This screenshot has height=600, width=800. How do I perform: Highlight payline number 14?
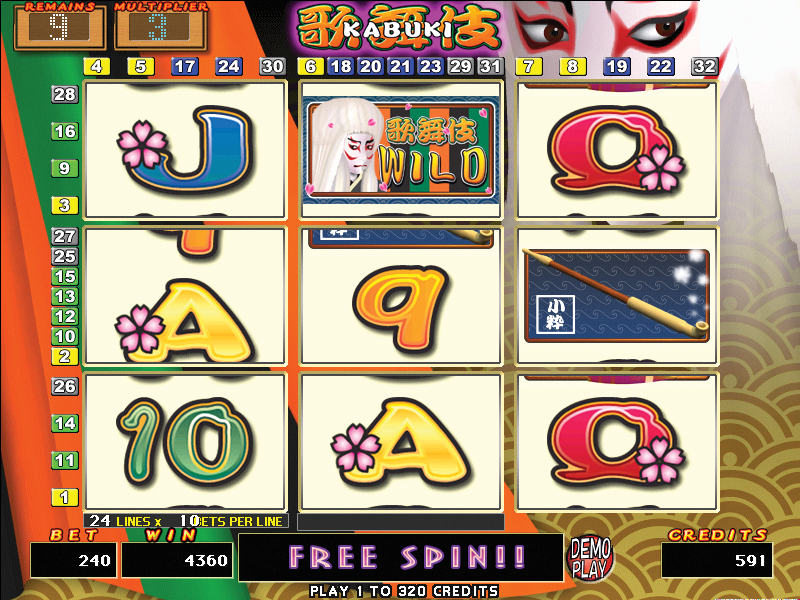click(x=65, y=423)
